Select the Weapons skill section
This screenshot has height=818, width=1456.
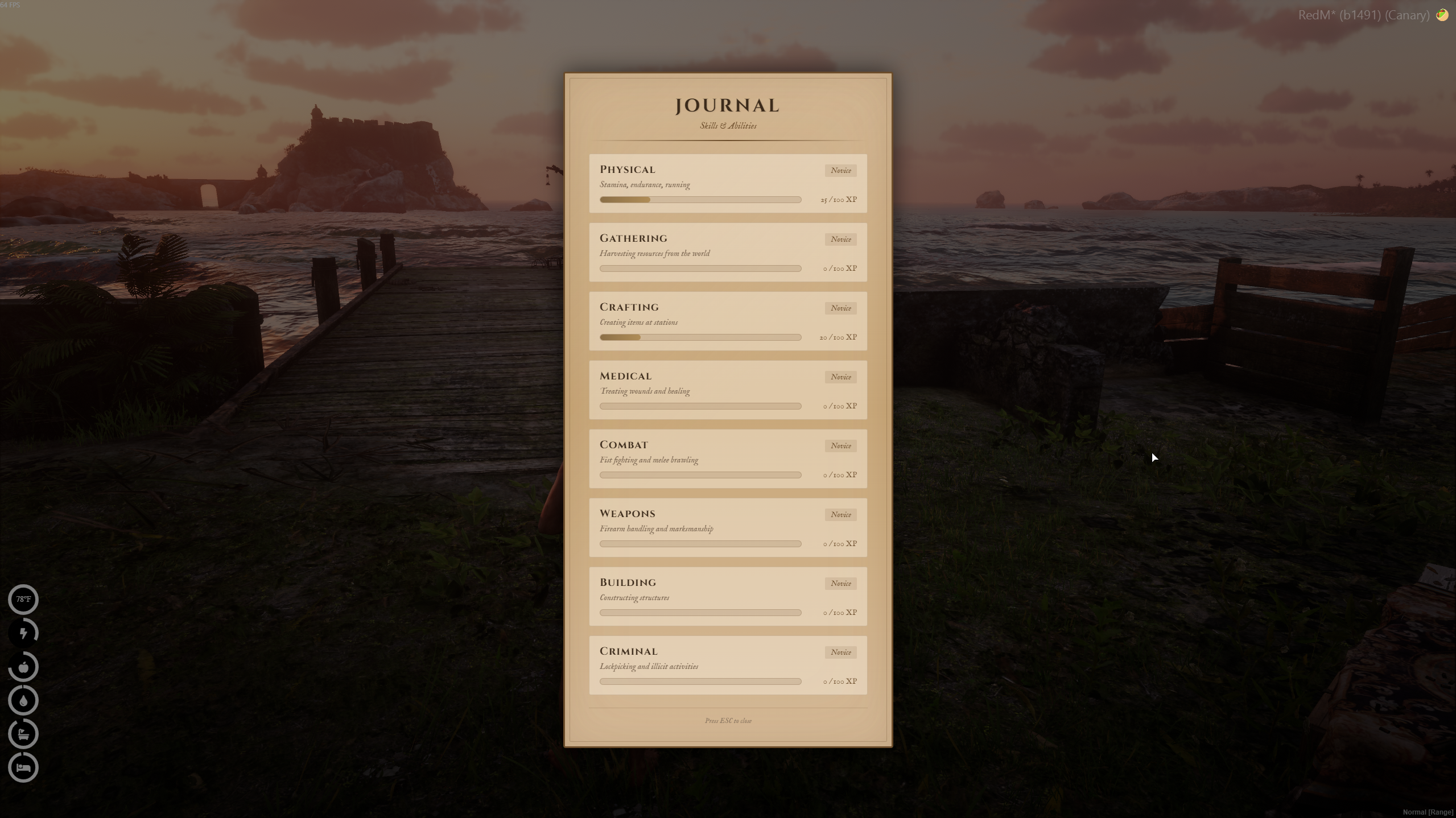click(727, 527)
